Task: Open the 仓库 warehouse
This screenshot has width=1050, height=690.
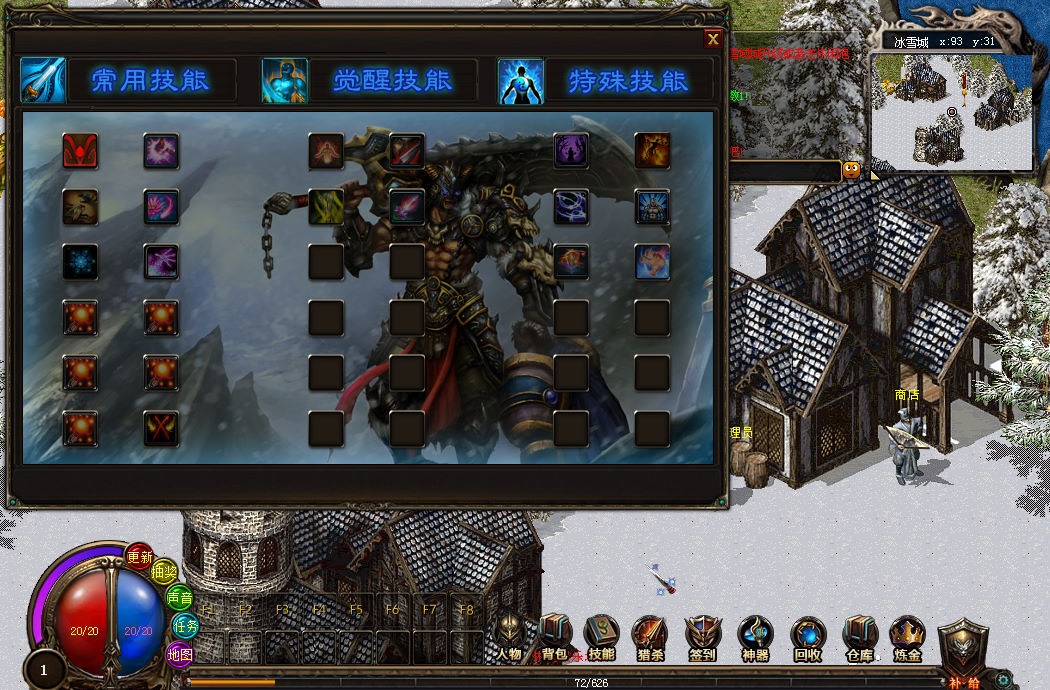Action: (859, 637)
